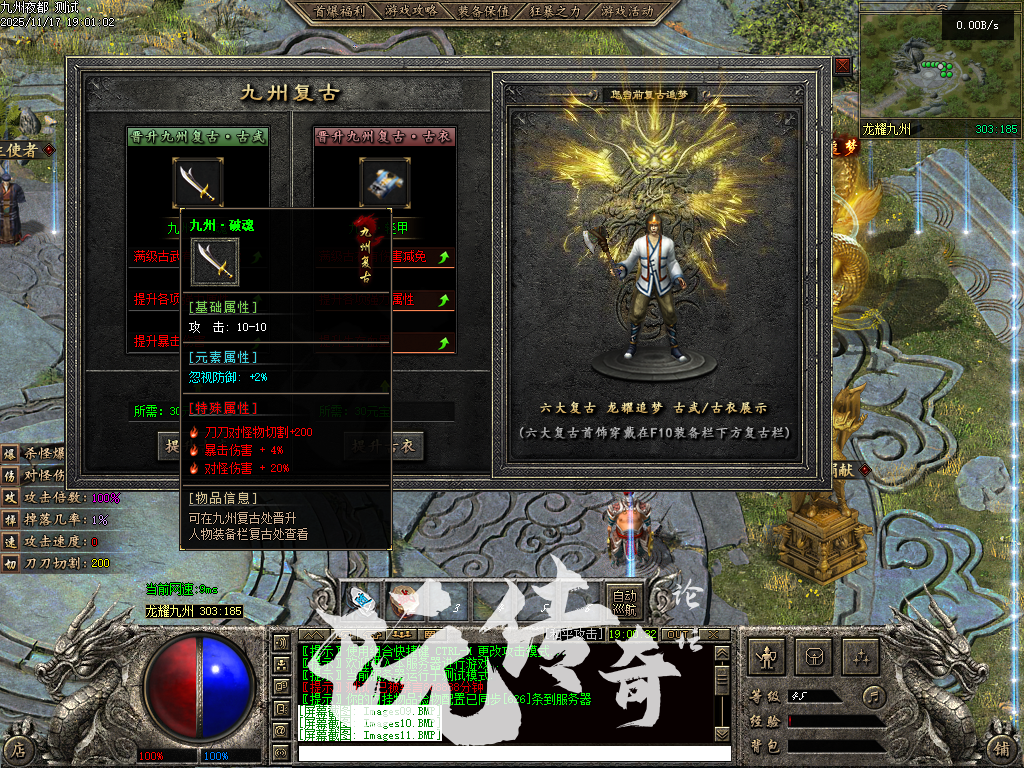Open the character figure panel
This screenshot has height=768, width=1024.
[767, 657]
